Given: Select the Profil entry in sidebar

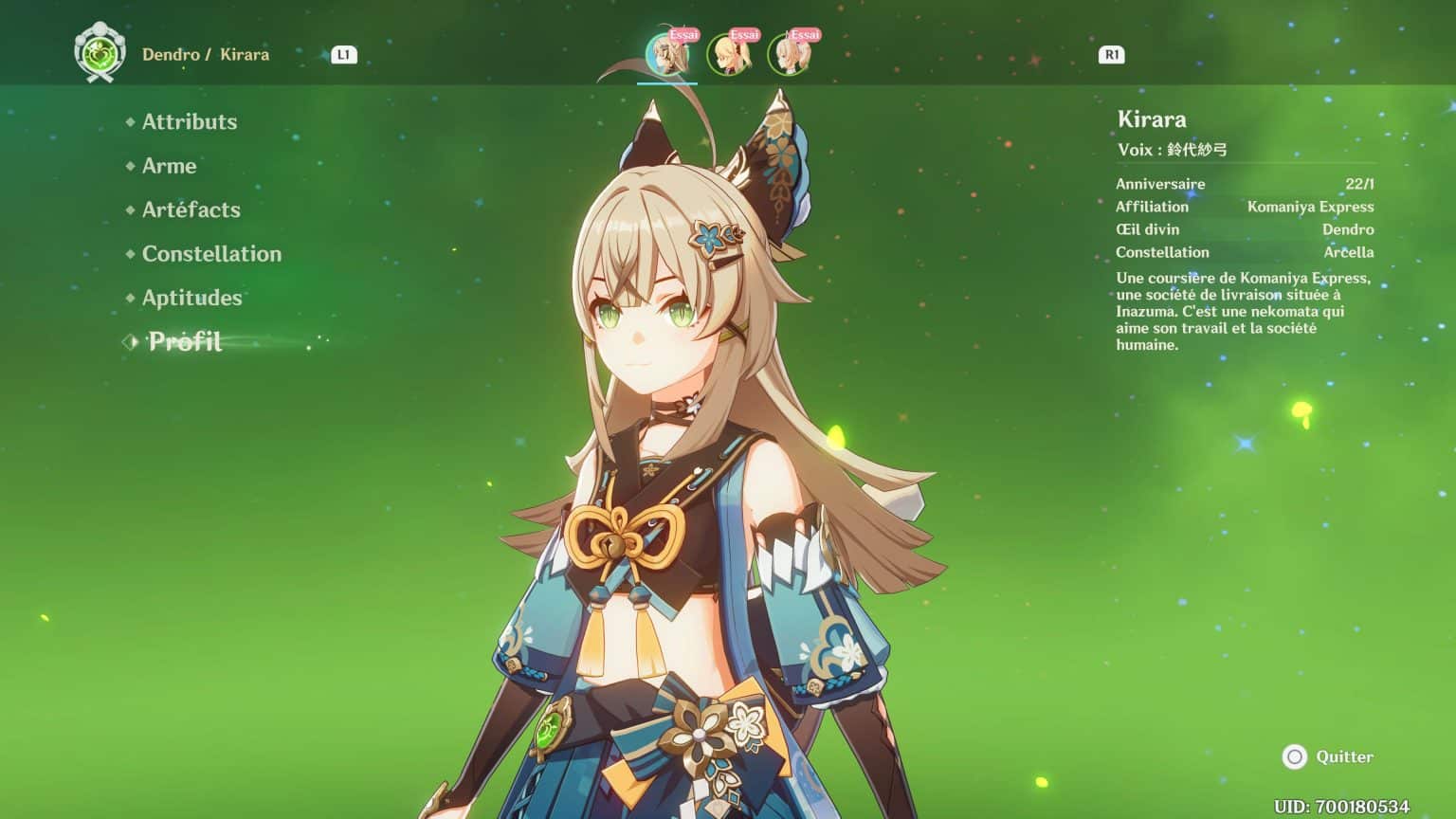Looking at the screenshot, I should tap(185, 342).
